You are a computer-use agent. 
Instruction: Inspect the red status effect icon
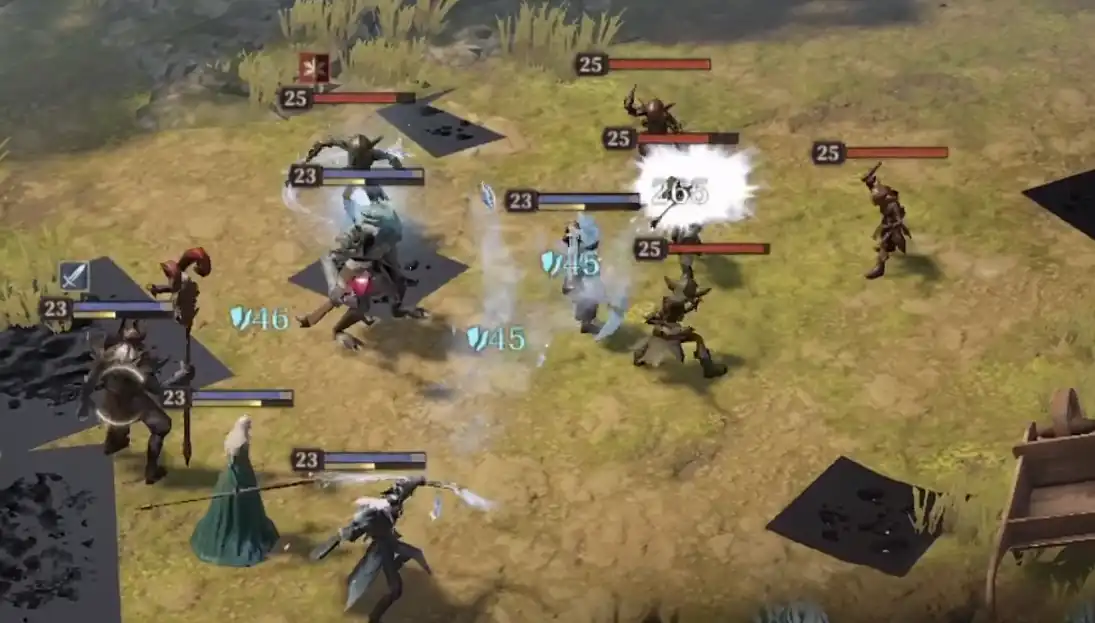coord(313,68)
